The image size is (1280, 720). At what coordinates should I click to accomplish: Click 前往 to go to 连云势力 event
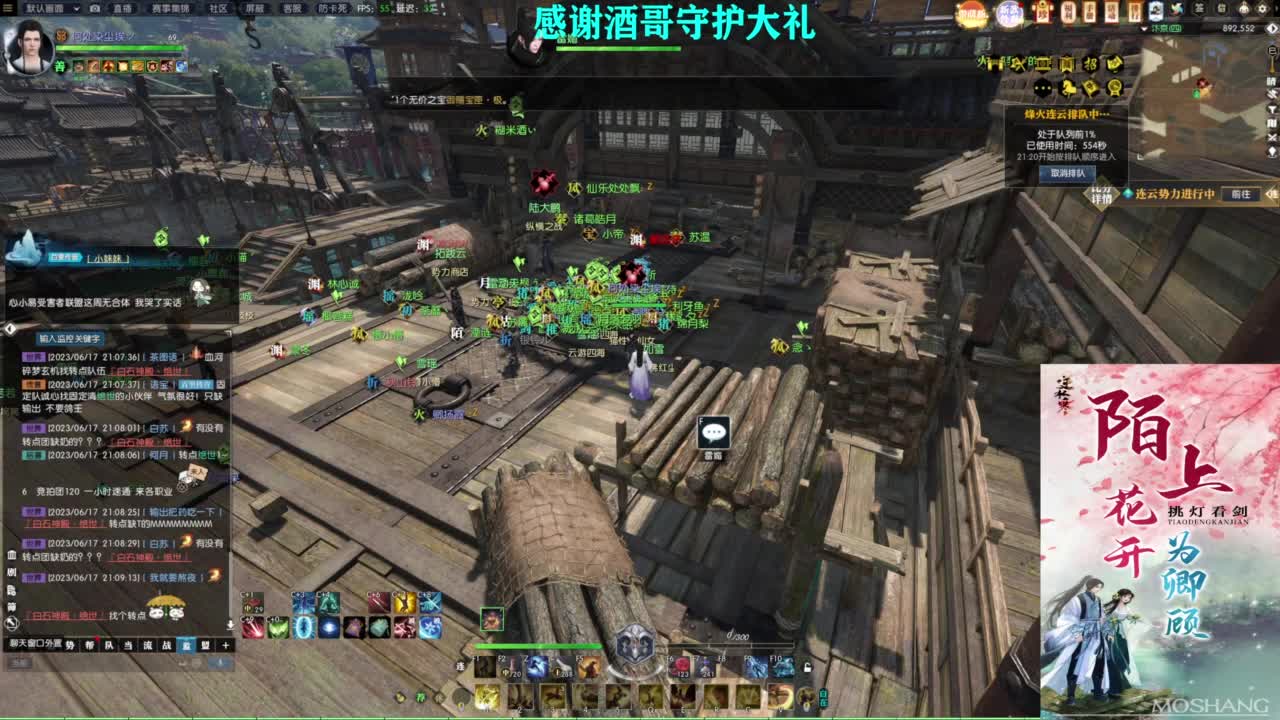pyautogui.click(x=1241, y=194)
